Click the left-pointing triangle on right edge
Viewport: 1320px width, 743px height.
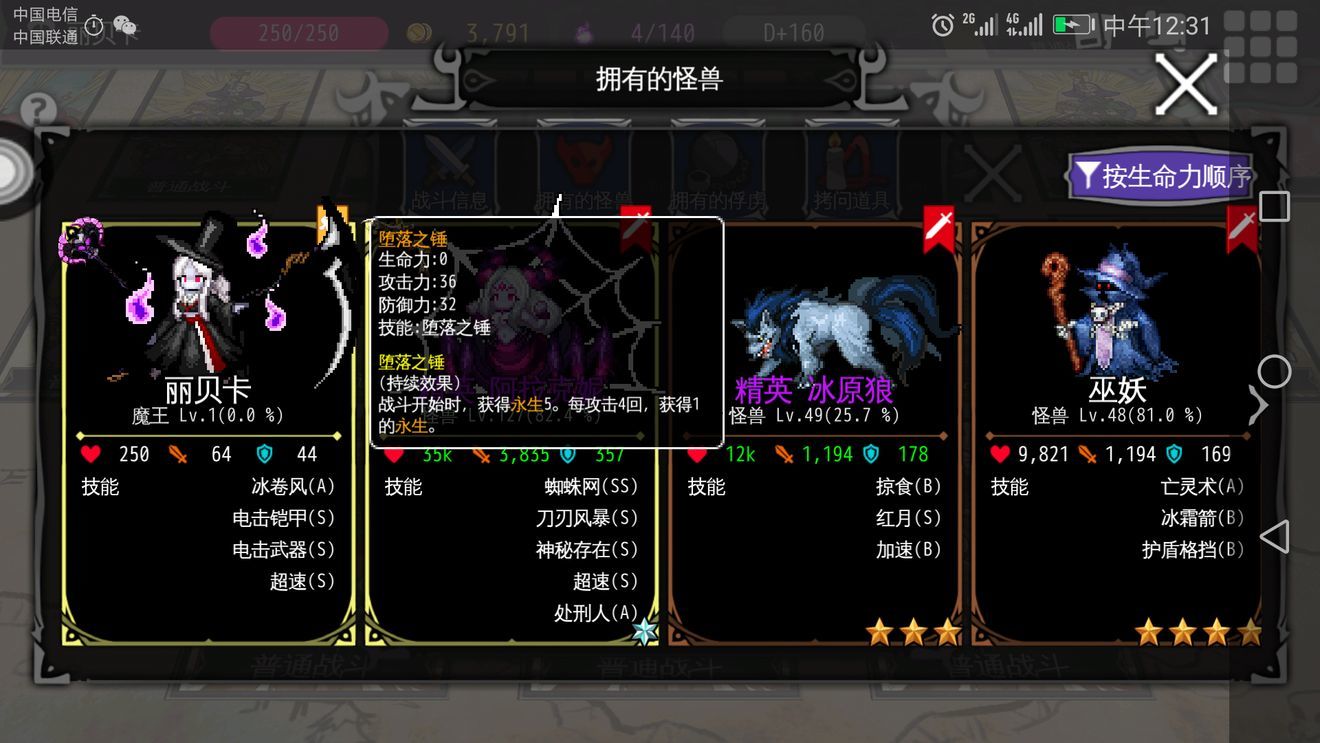(x=1276, y=537)
